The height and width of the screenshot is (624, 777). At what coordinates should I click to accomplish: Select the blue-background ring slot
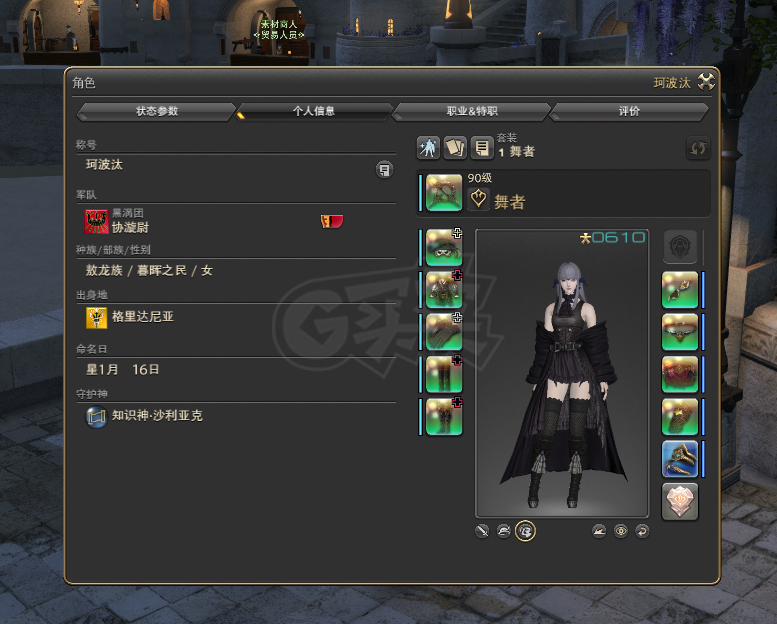(x=680, y=459)
